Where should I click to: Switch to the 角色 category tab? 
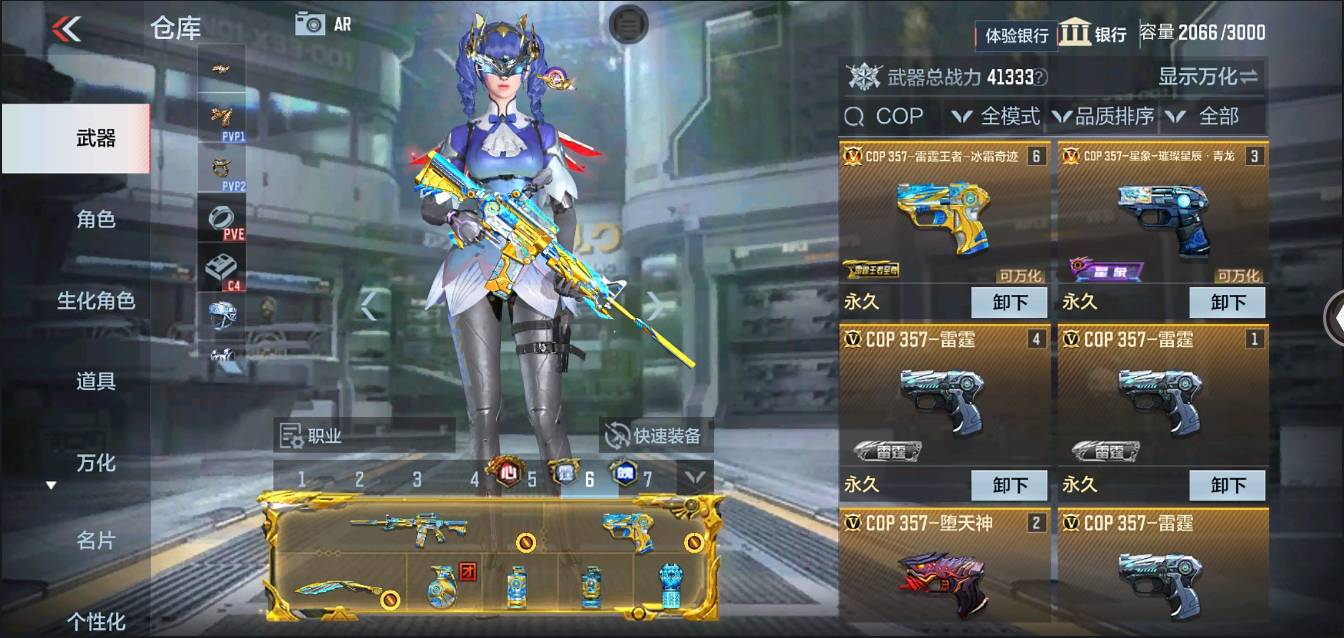pyautogui.click(x=96, y=219)
